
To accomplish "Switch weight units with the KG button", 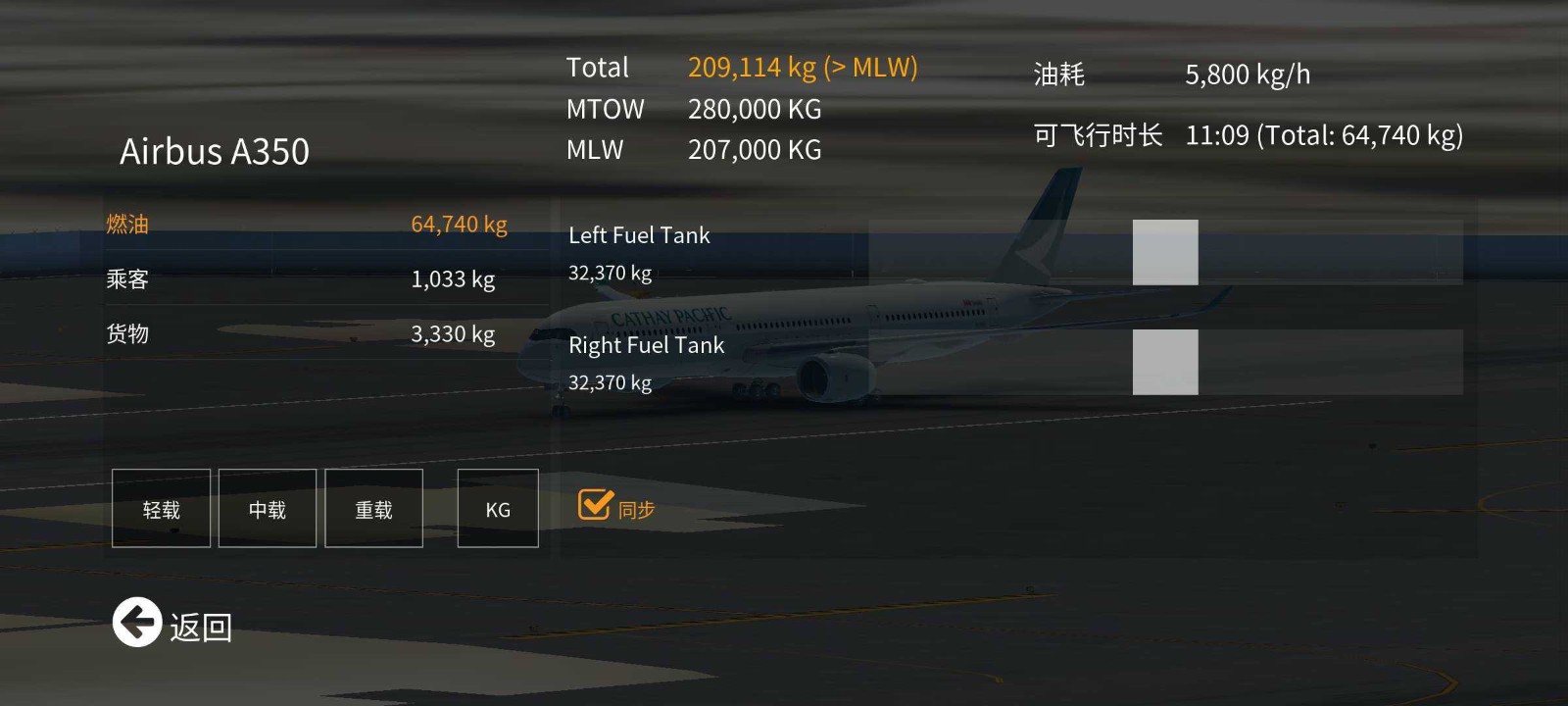I will tap(498, 508).
